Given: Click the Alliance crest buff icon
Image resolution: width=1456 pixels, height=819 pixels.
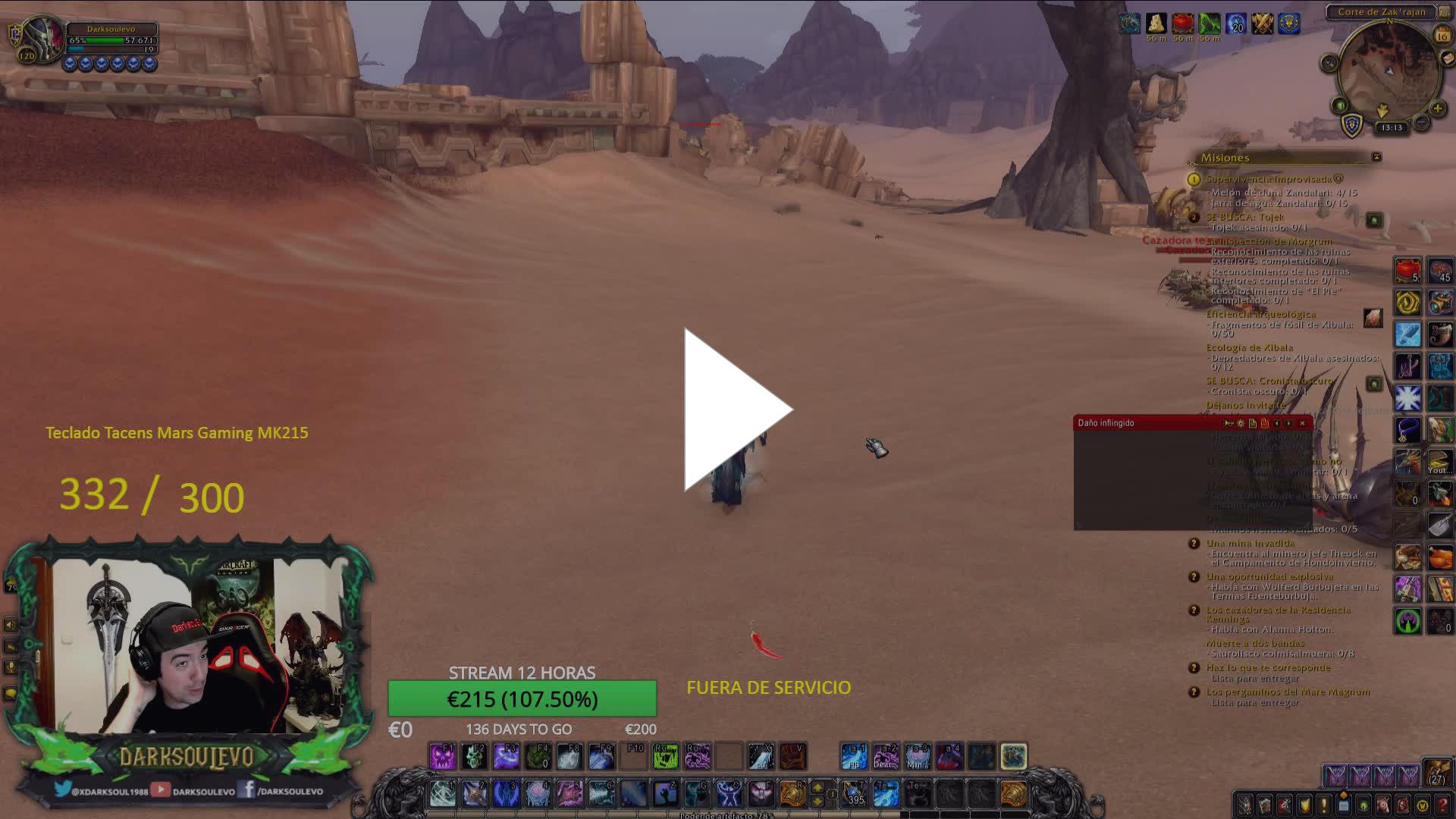Looking at the screenshot, I should coord(1289,24).
